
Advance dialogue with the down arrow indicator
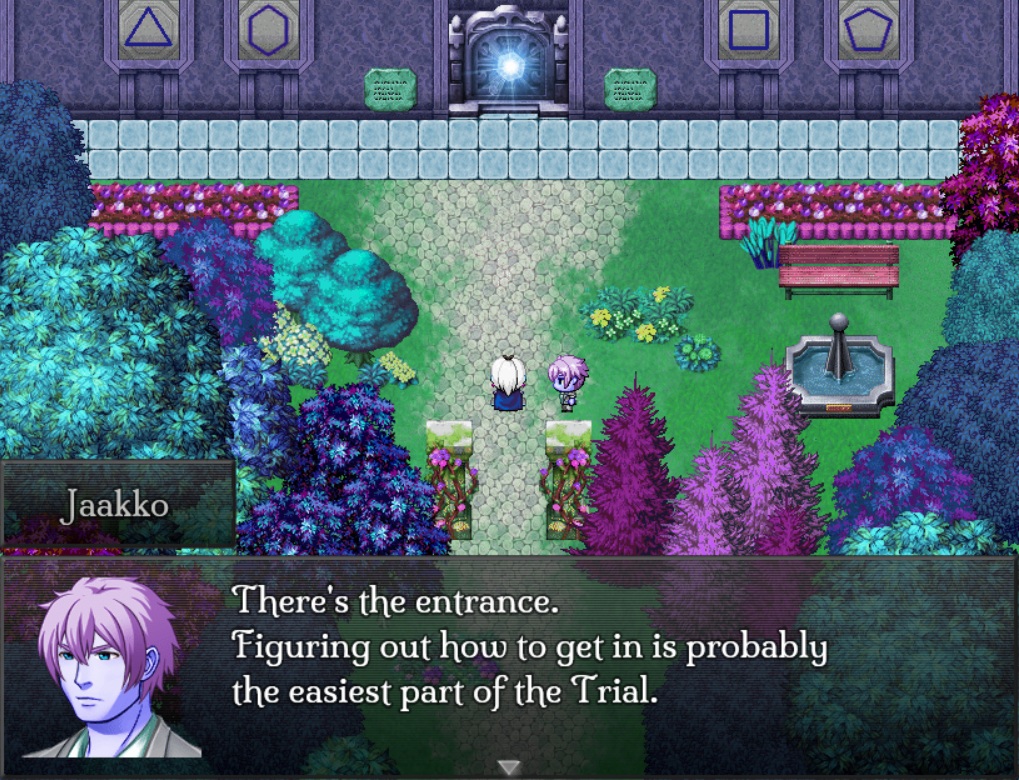[x=509, y=767]
